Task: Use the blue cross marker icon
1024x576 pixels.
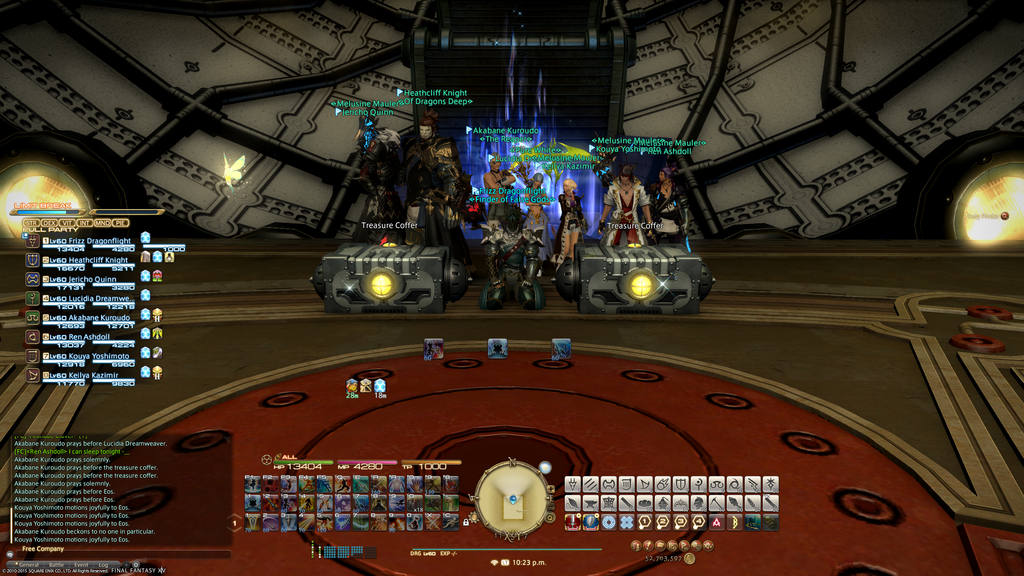Action: (627, 522)
